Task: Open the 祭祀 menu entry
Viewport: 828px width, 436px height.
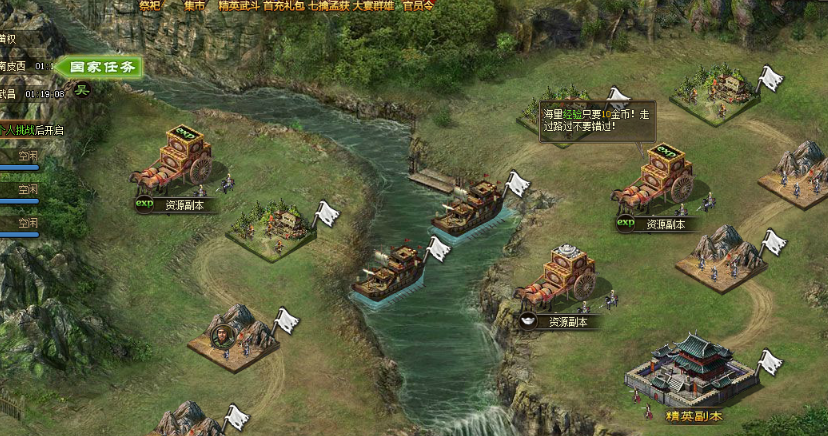Action: click(x=149, y=5)
